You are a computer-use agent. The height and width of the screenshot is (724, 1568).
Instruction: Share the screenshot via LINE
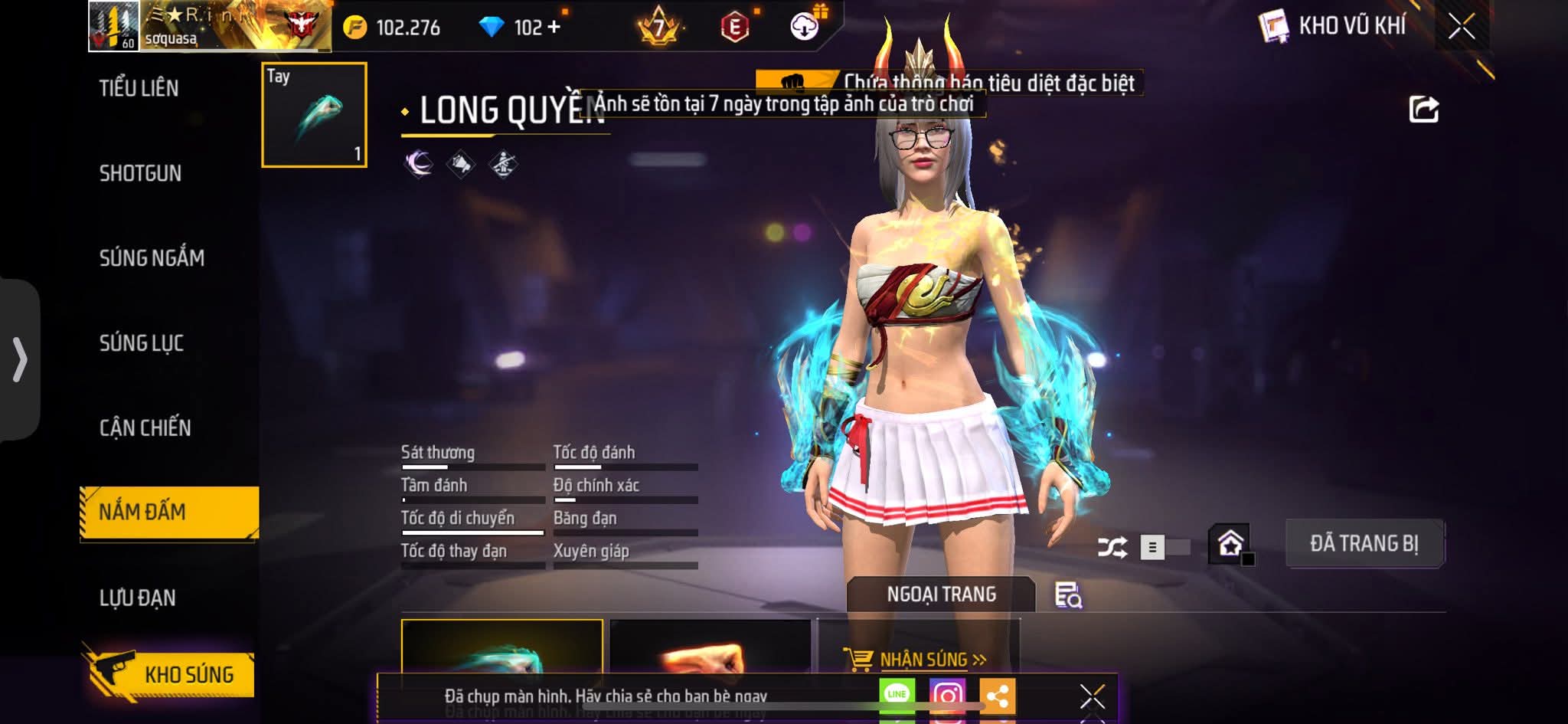897,694
